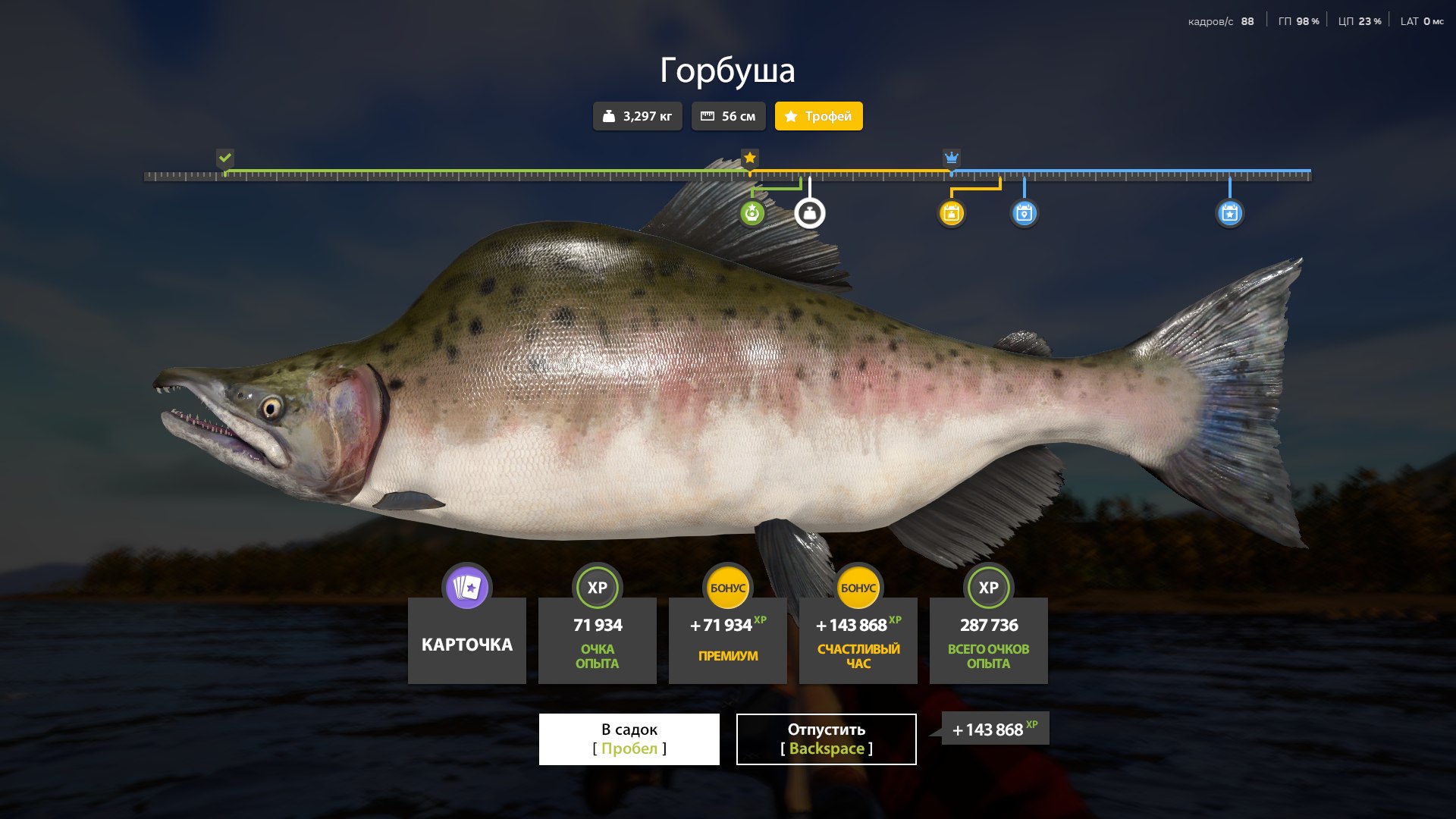1456x819 pixels.
Task: Click the БОНУС icon above Счастливый Час
Action: (858, 585)
